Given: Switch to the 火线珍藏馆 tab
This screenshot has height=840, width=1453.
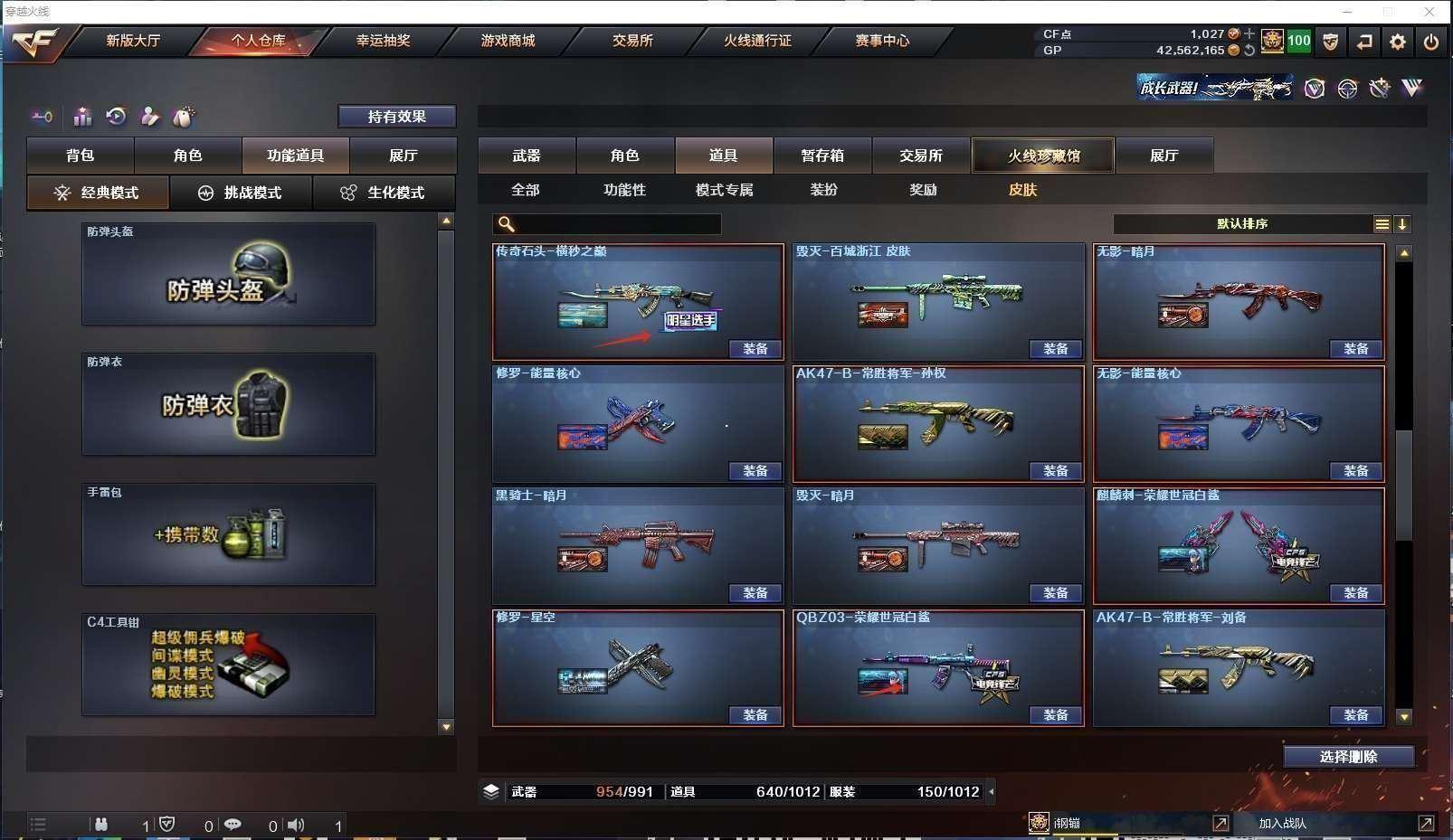Looking at the screenshot, I should (x=1043, y=156).
